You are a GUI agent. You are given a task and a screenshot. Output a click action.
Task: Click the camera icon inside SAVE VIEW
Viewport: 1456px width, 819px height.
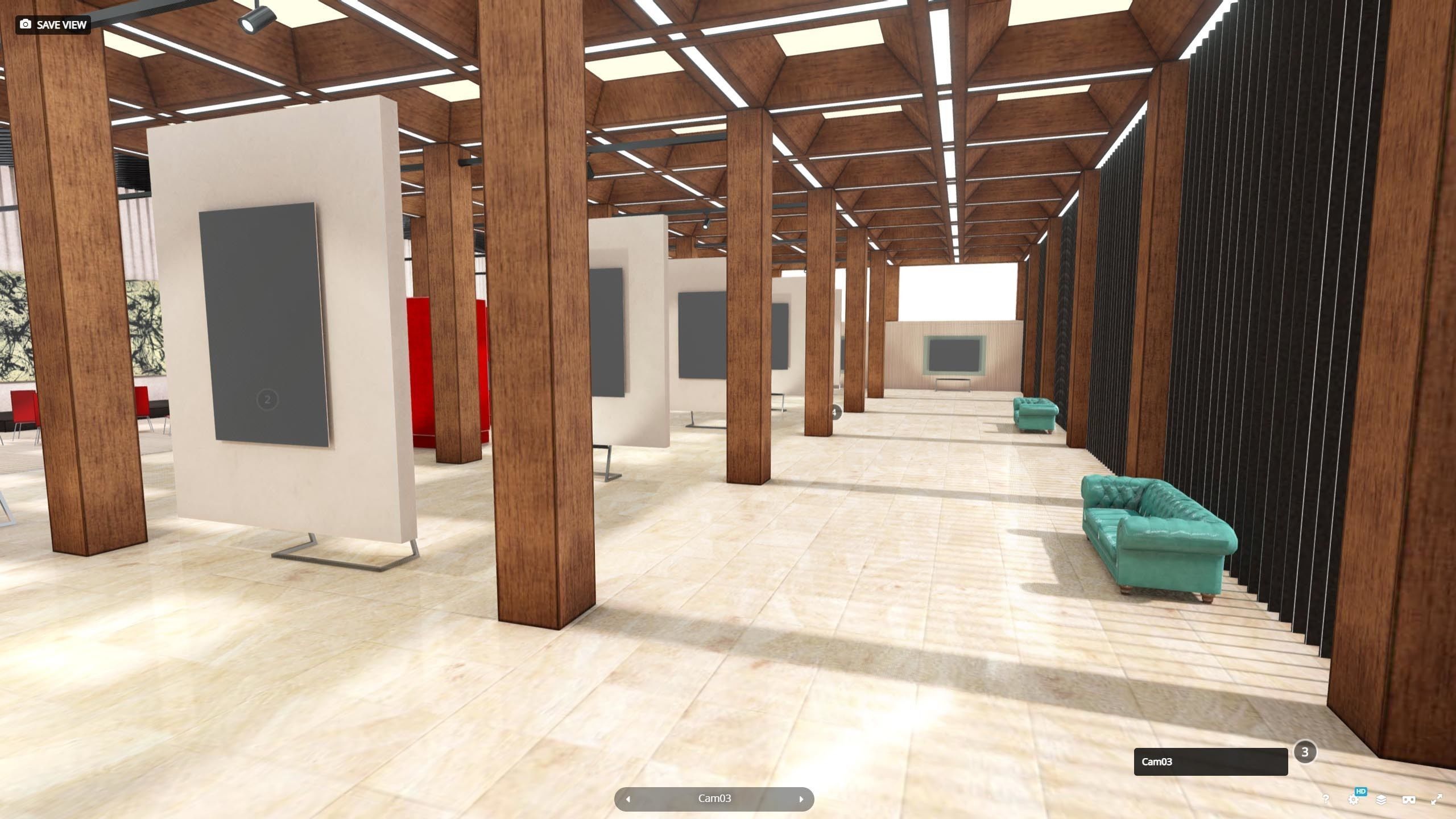tap(26, 24)
